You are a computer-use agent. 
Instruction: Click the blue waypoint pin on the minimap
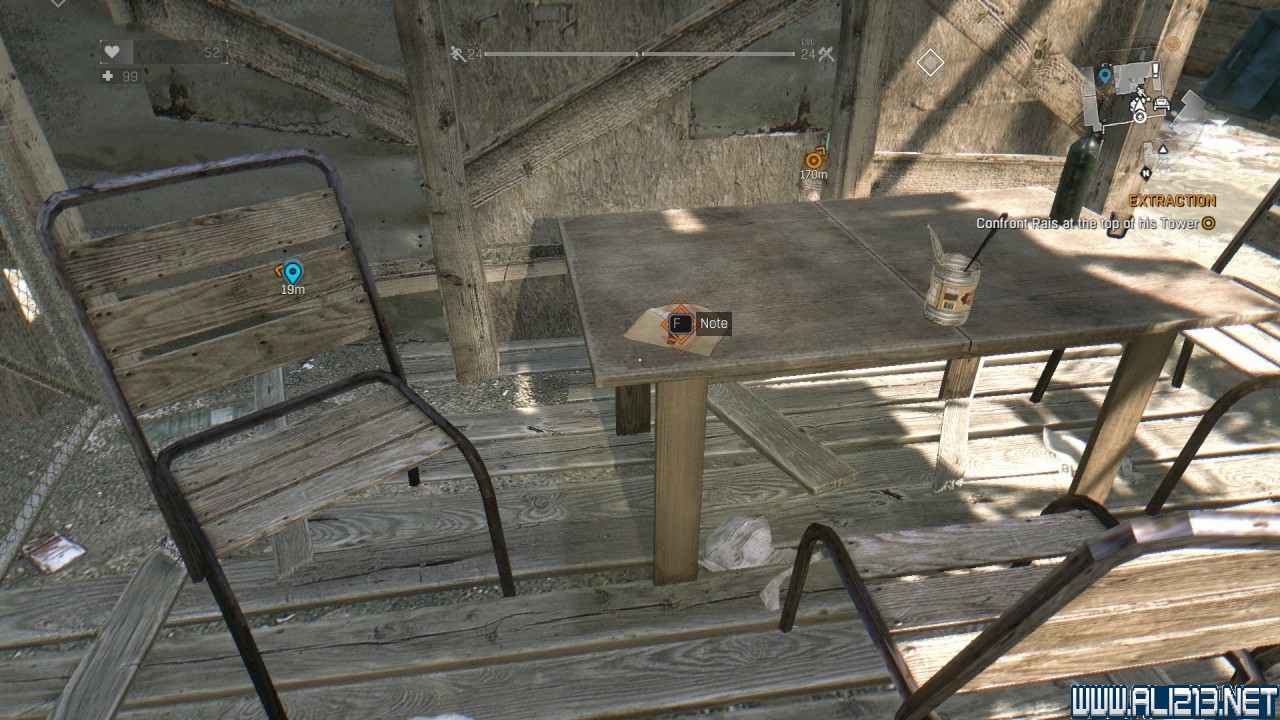tap(1105, 75)
